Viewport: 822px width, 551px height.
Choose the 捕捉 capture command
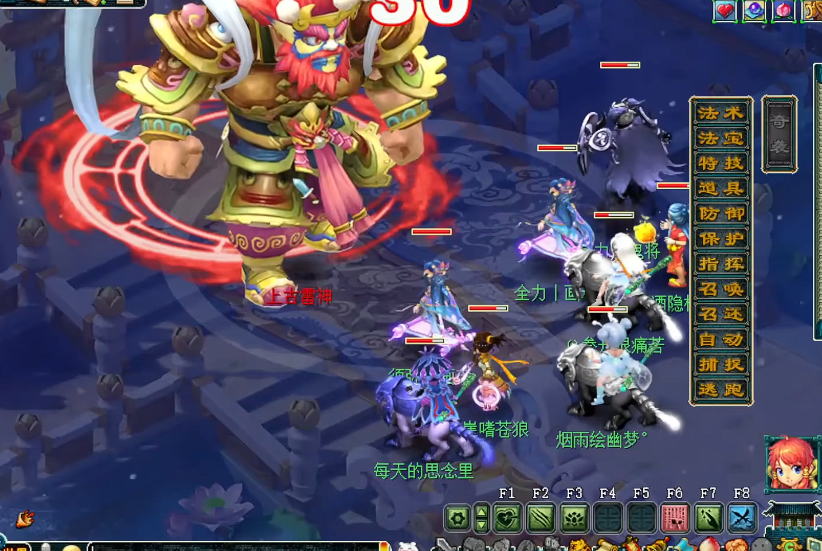720,365
